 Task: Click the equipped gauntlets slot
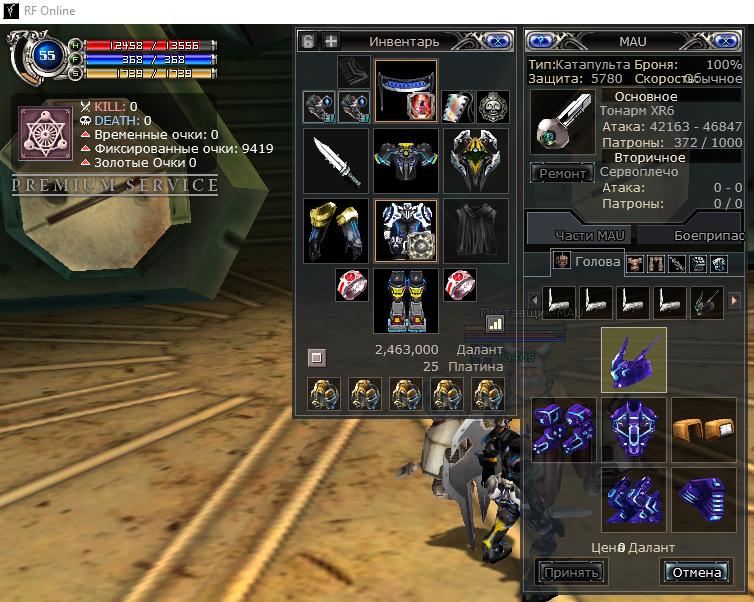tap(336, 230)
